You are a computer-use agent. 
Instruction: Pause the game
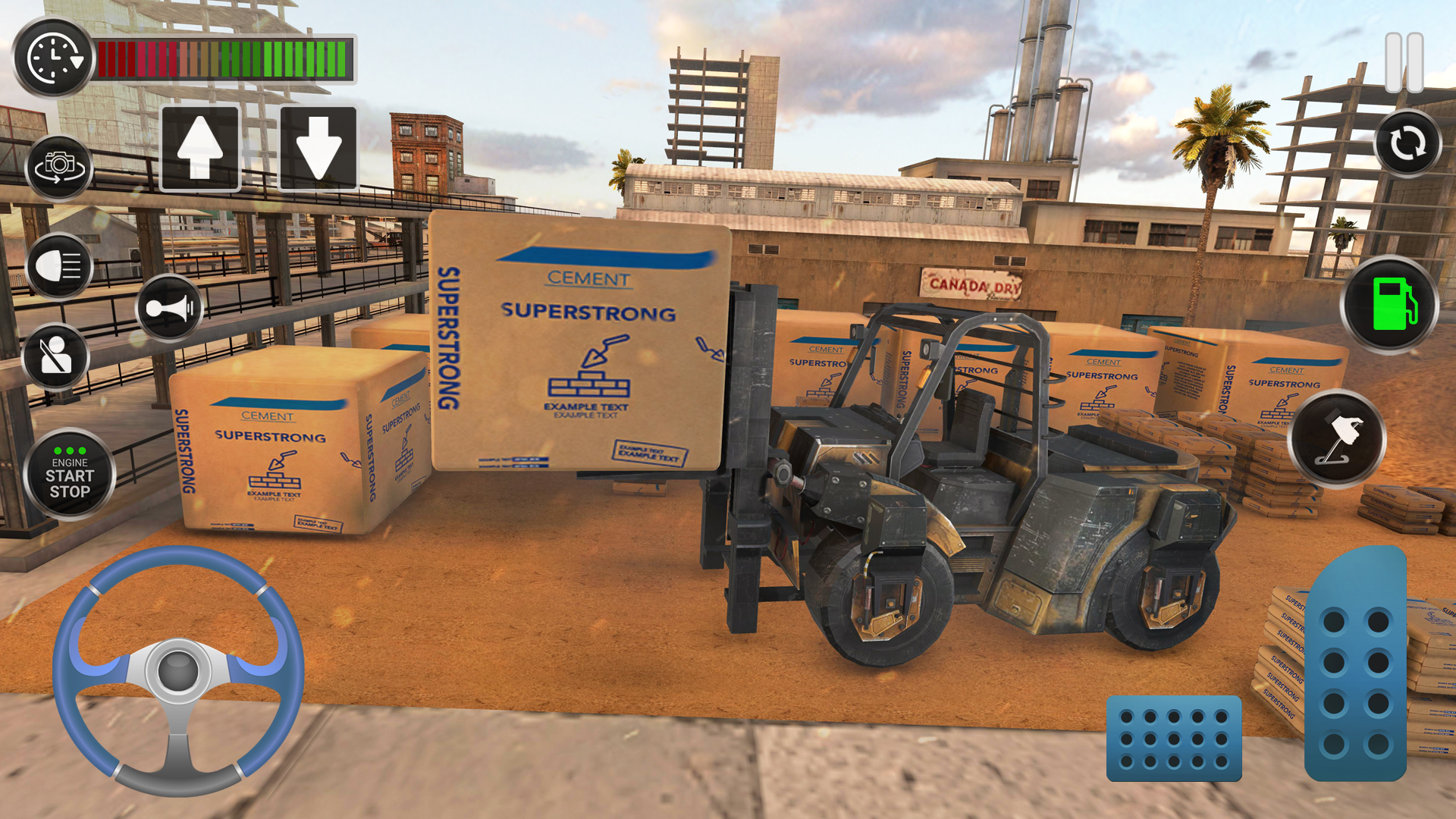(1404, 62)
